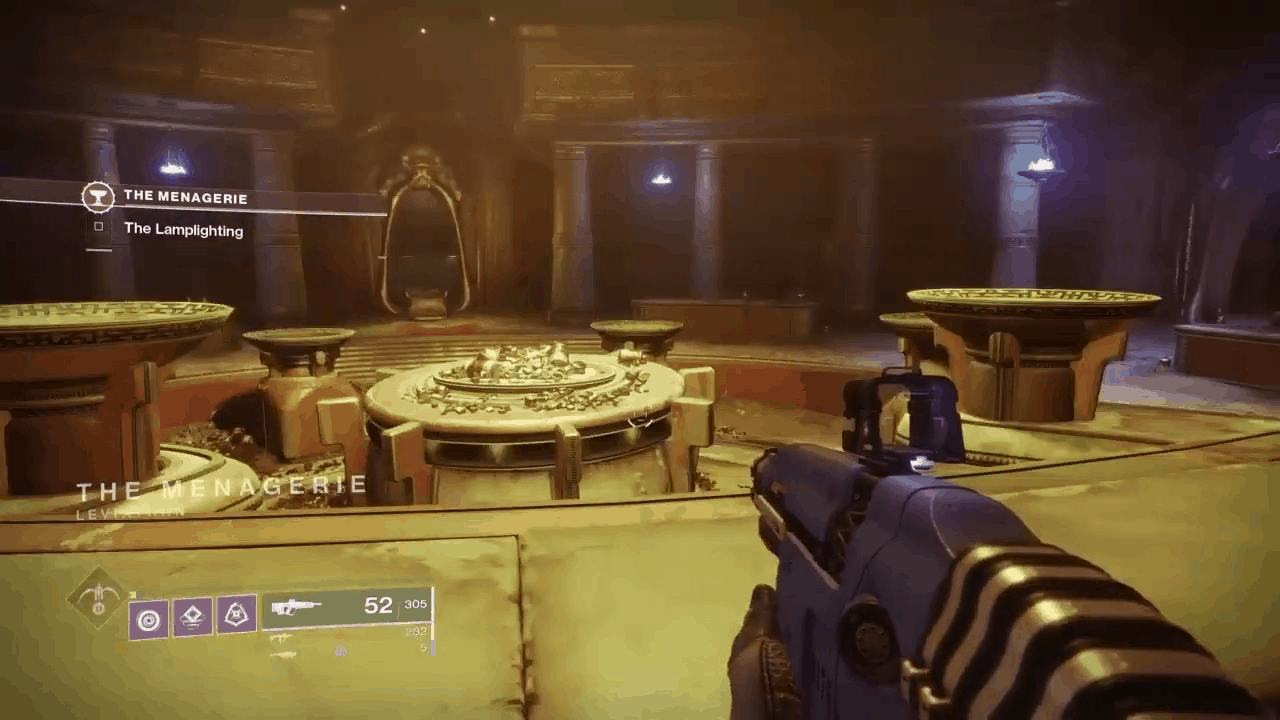
Task: Click the equipped auto rifle weapon icon
Action: click(x=296, y=607)
